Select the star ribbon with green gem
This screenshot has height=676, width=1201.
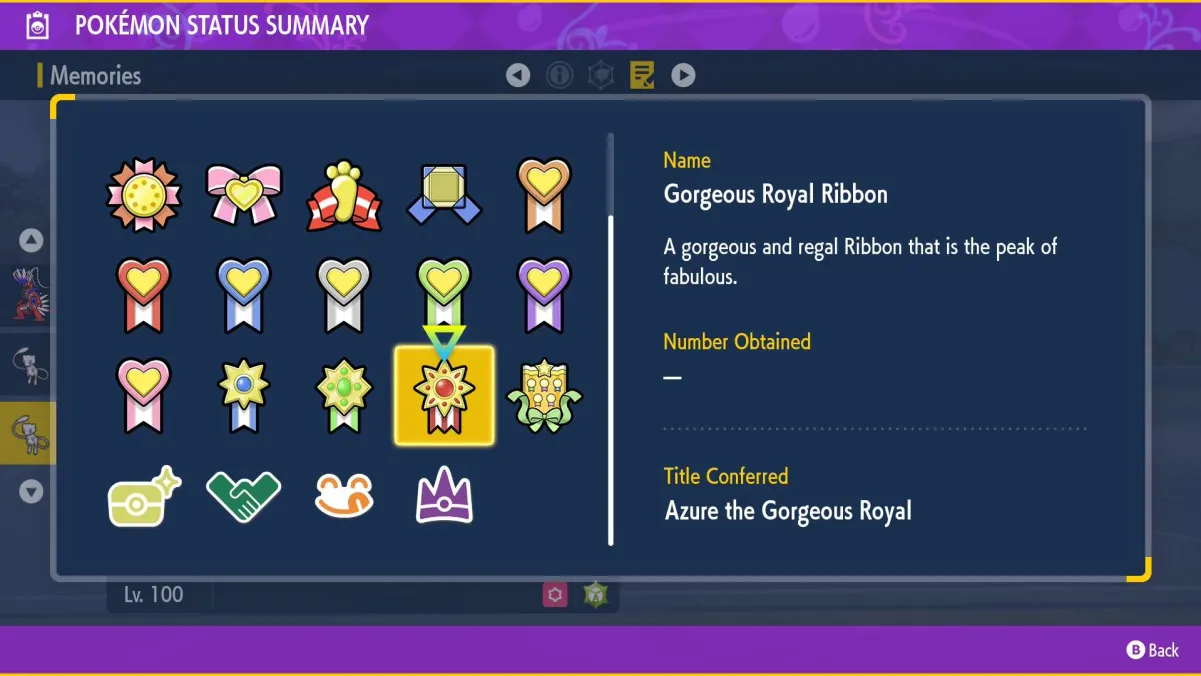pyautogui.click(x=344, y=396)
